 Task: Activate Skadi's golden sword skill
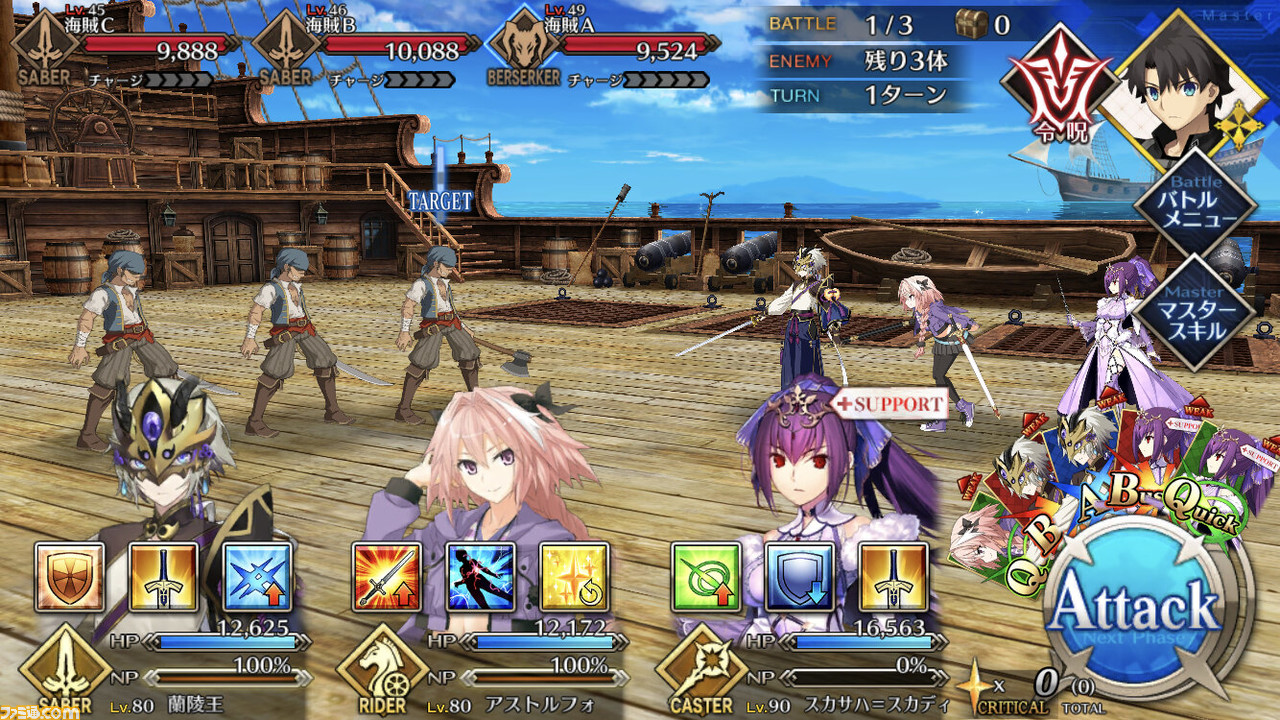pyautogui.click(x=893, y=577)
